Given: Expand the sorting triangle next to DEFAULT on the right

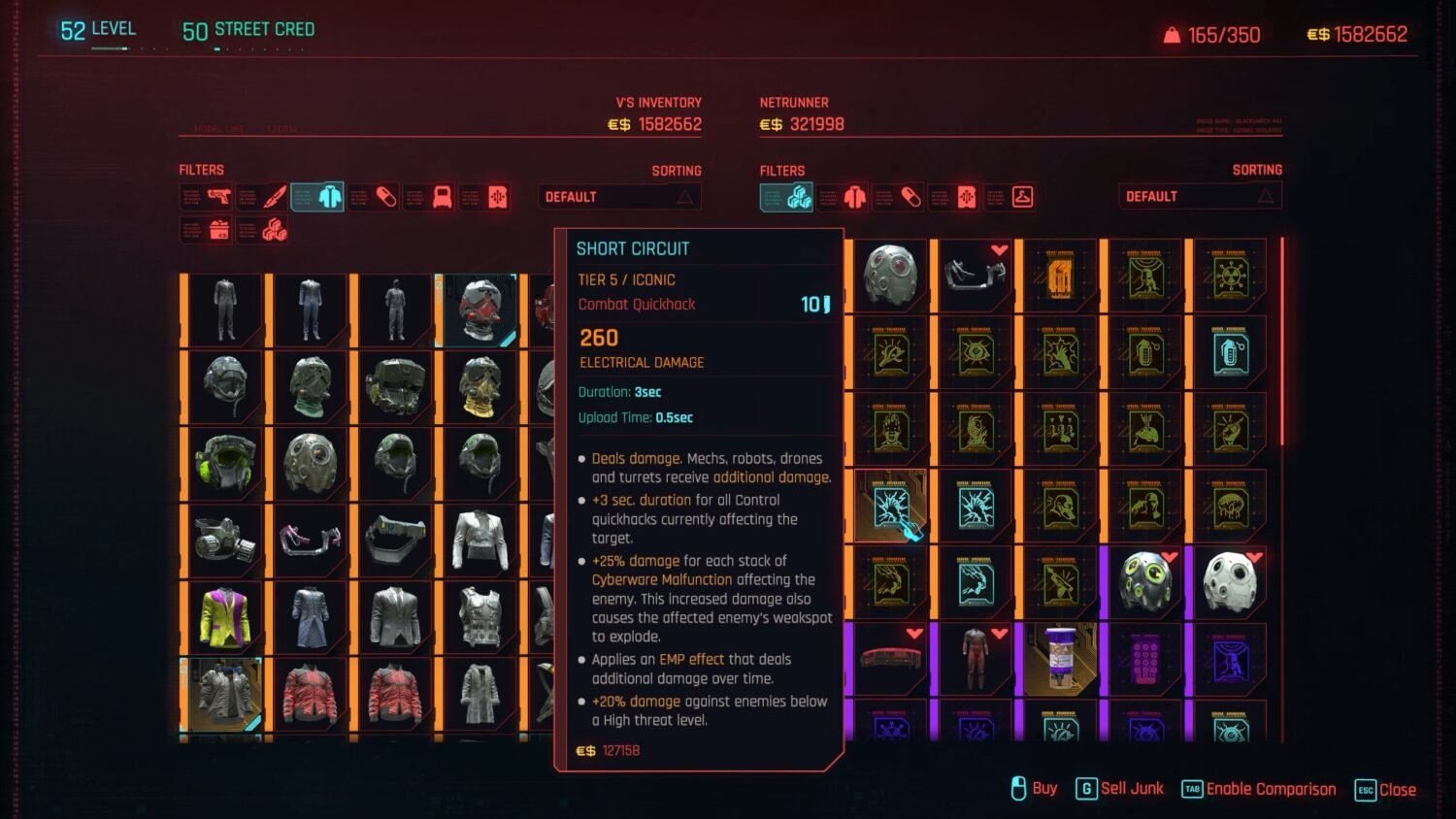Looking at the screenshot, I should point(1267,196).
